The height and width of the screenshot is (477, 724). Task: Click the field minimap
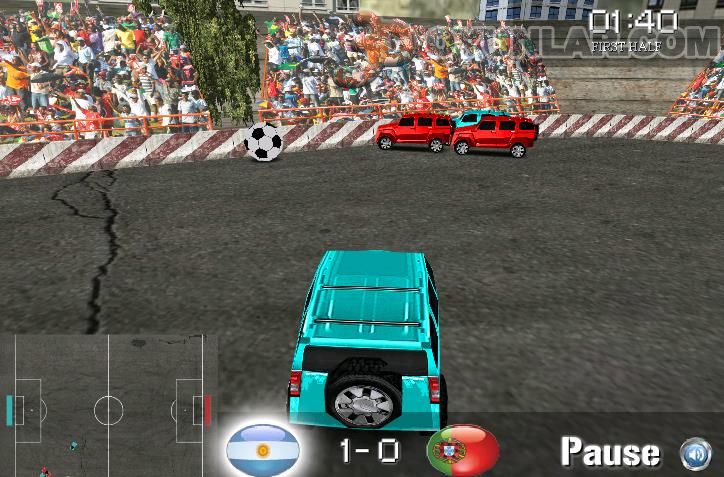[x=108, y=406]
